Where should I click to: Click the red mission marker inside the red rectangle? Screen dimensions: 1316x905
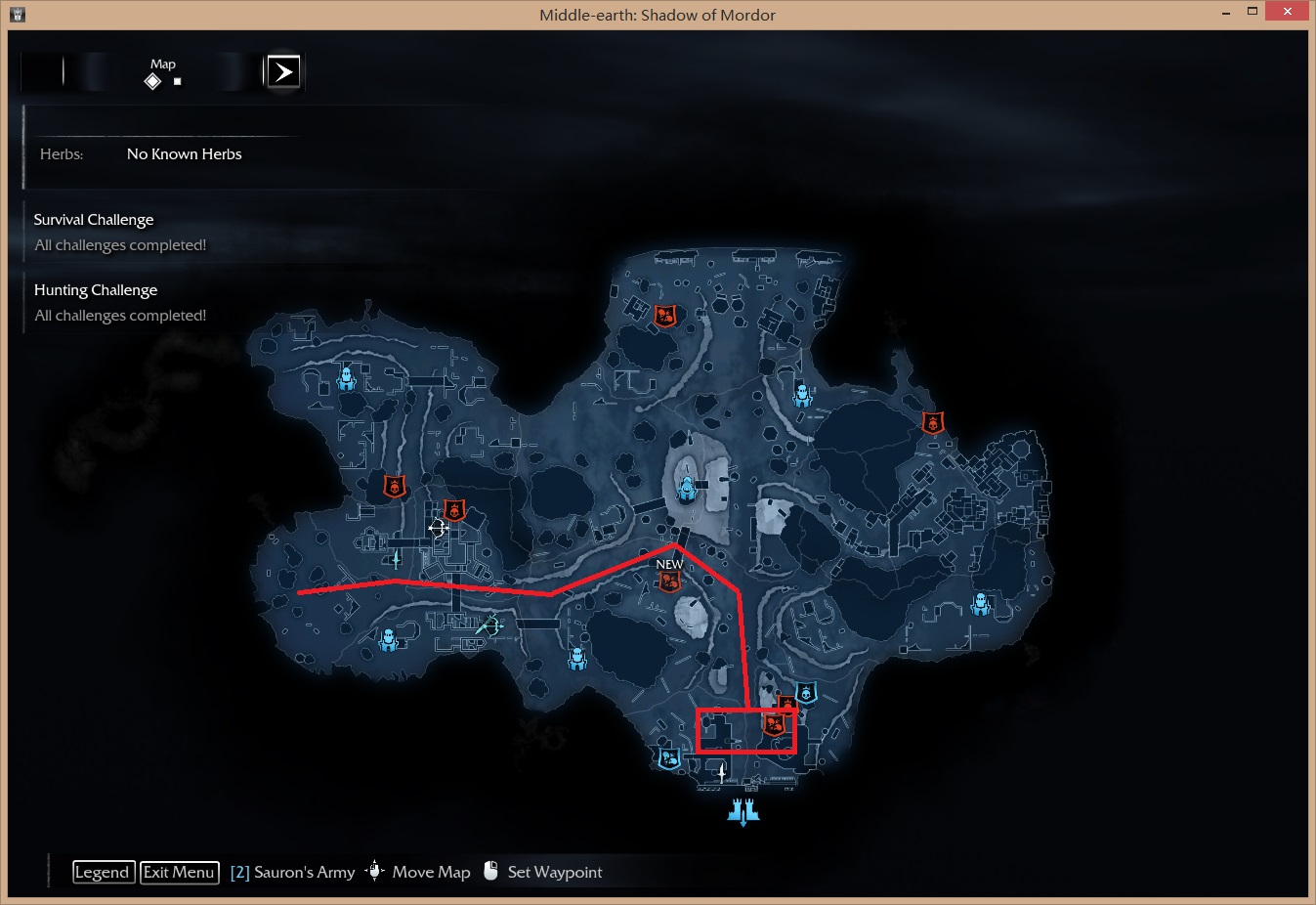click(774, 724)
